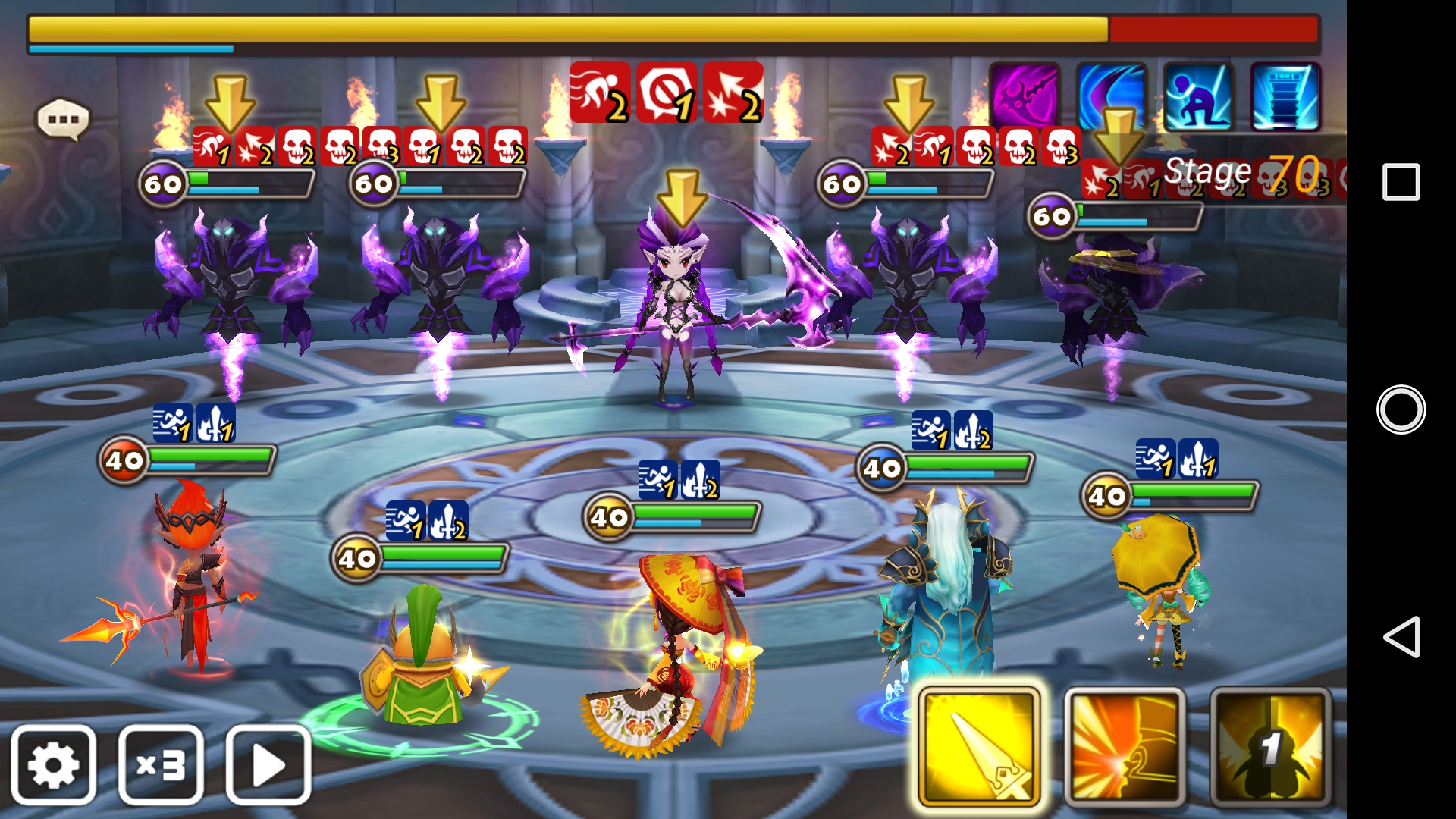Screen dimensions: 1456x819
Task: Open the gear settings menu
Action: [53, 765]
